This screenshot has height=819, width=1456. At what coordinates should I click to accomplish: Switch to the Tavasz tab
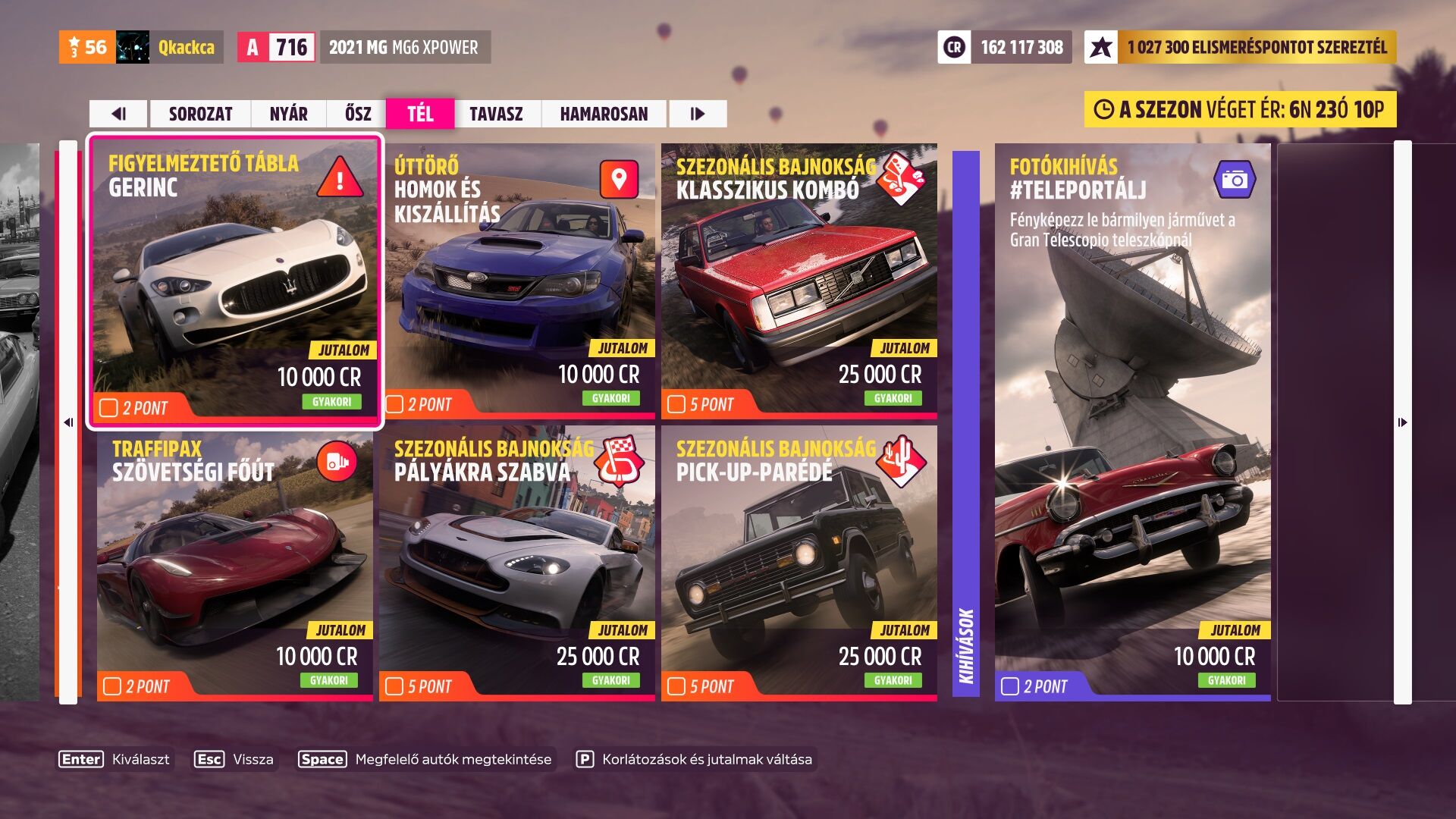(x=496, y=114)
